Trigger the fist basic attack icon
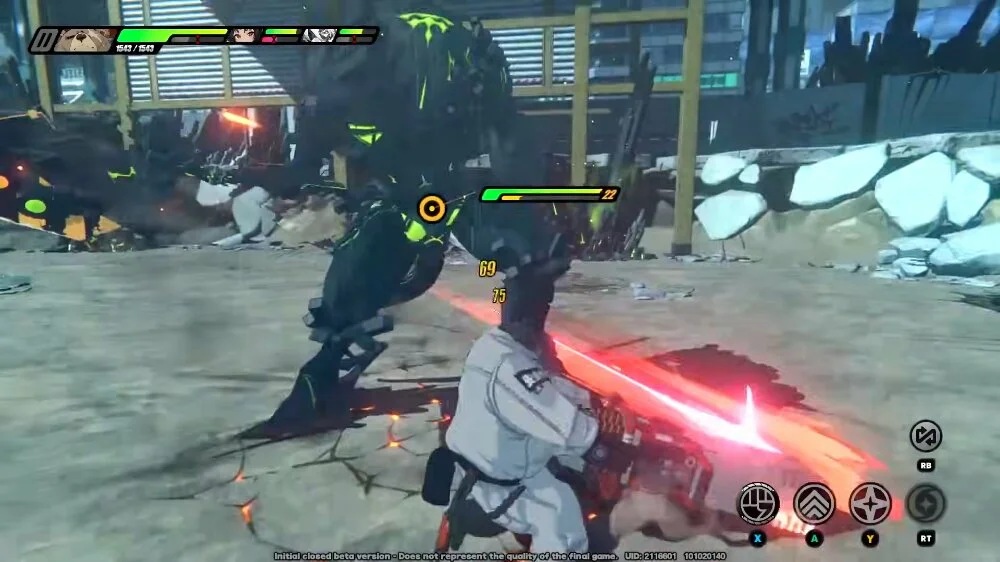 click(758, 503)
